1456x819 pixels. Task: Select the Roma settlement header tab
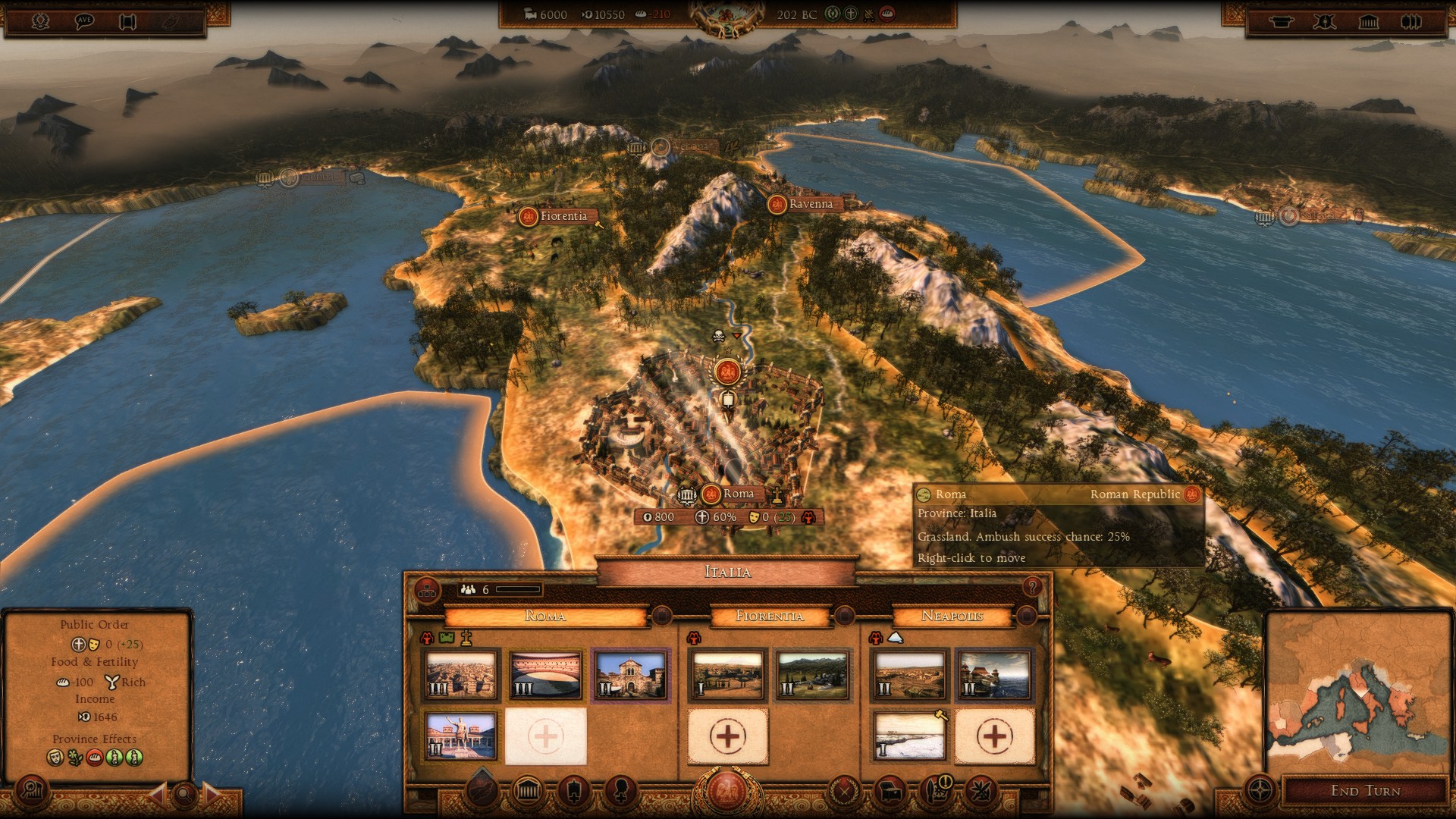(545, 616)
